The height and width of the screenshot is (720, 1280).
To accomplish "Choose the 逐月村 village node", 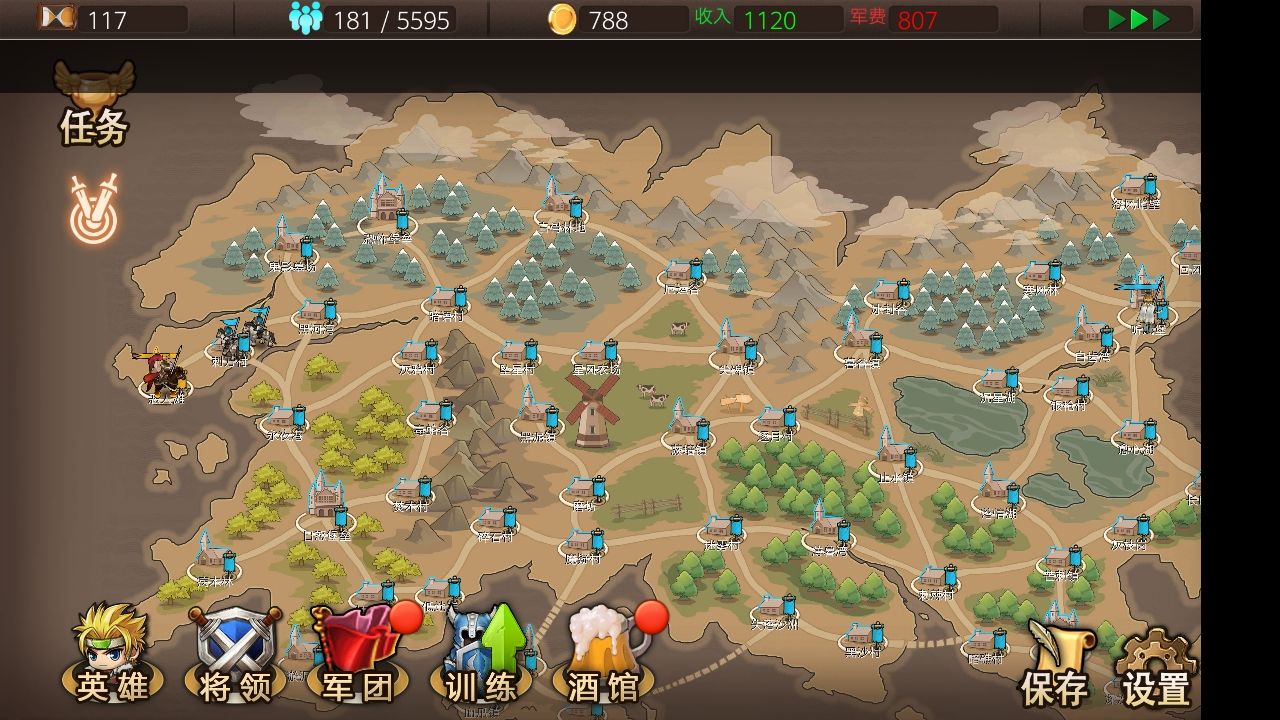I will (x=775, y=422).
